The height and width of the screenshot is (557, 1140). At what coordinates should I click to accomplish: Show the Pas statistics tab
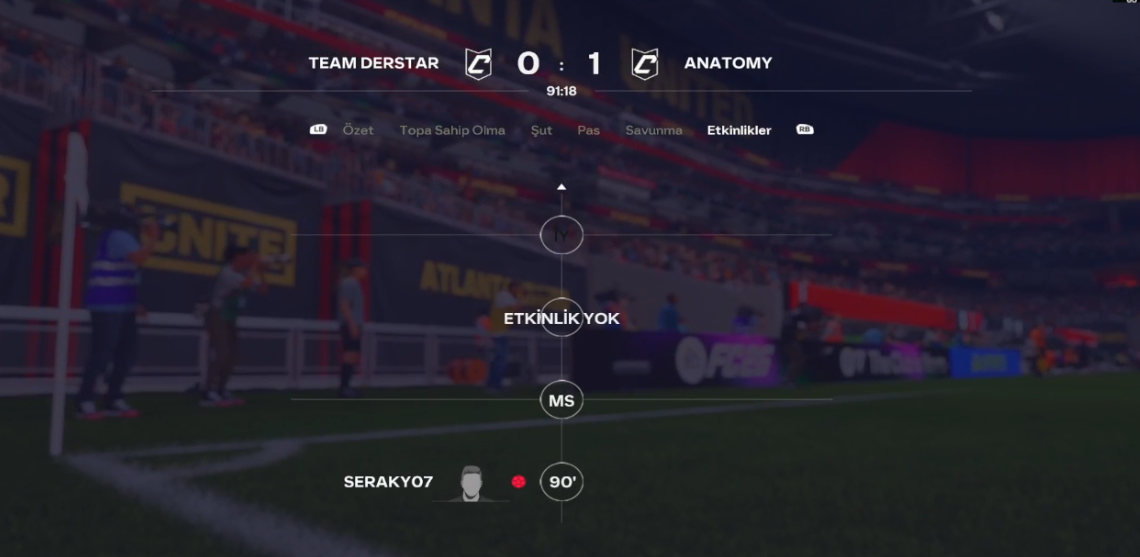(588, 130)
